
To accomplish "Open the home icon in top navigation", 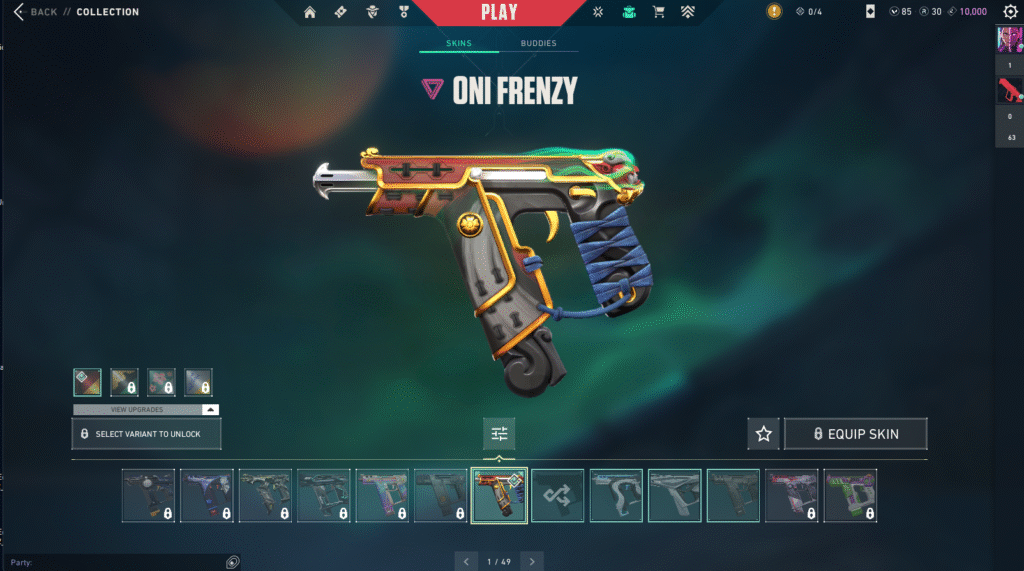I will [310, 12].
